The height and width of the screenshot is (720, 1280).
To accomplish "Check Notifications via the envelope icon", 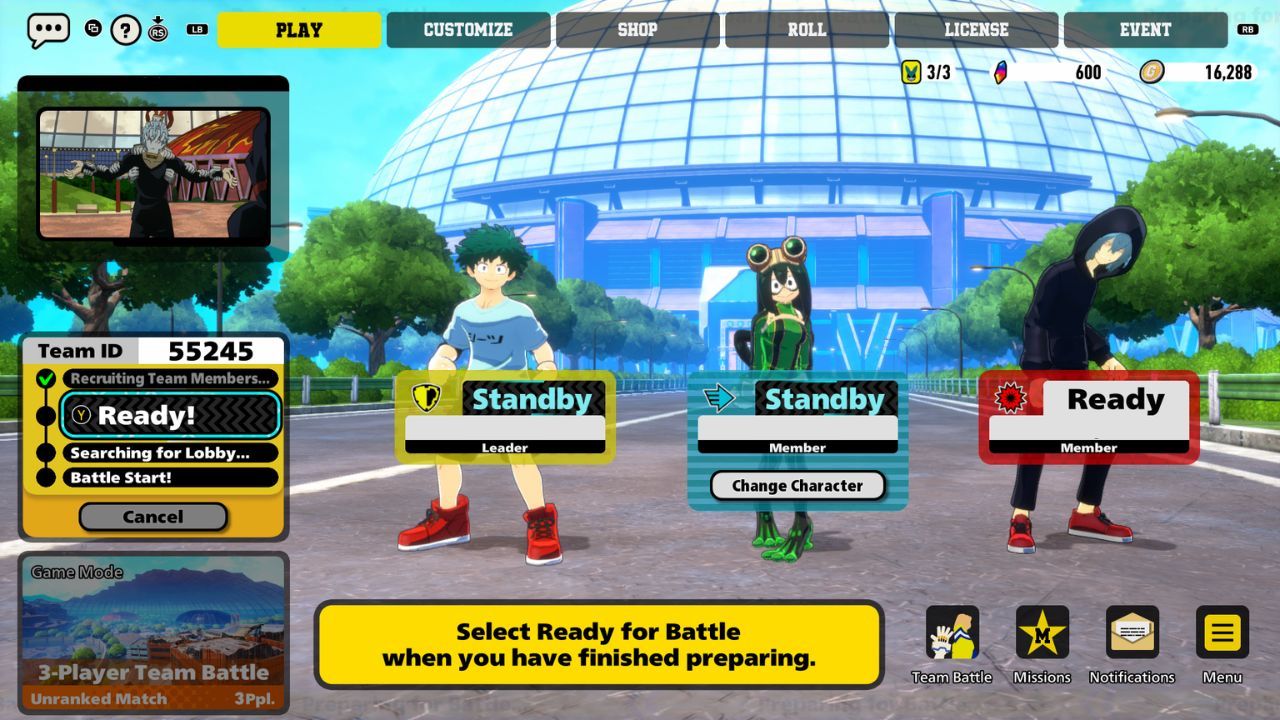I will tap(1132, 632).
